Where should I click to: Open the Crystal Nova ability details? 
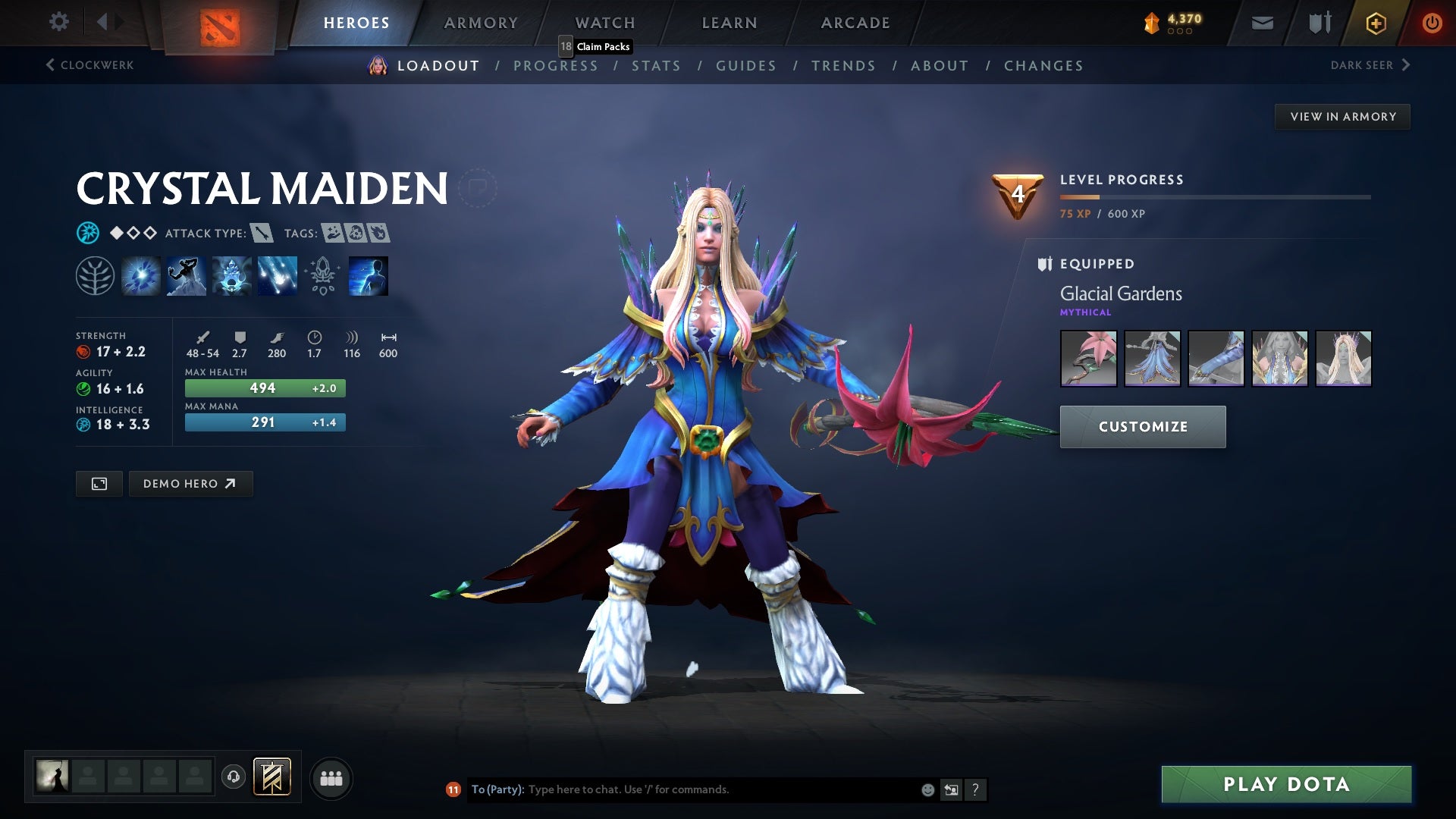click(x=140, y=275)
